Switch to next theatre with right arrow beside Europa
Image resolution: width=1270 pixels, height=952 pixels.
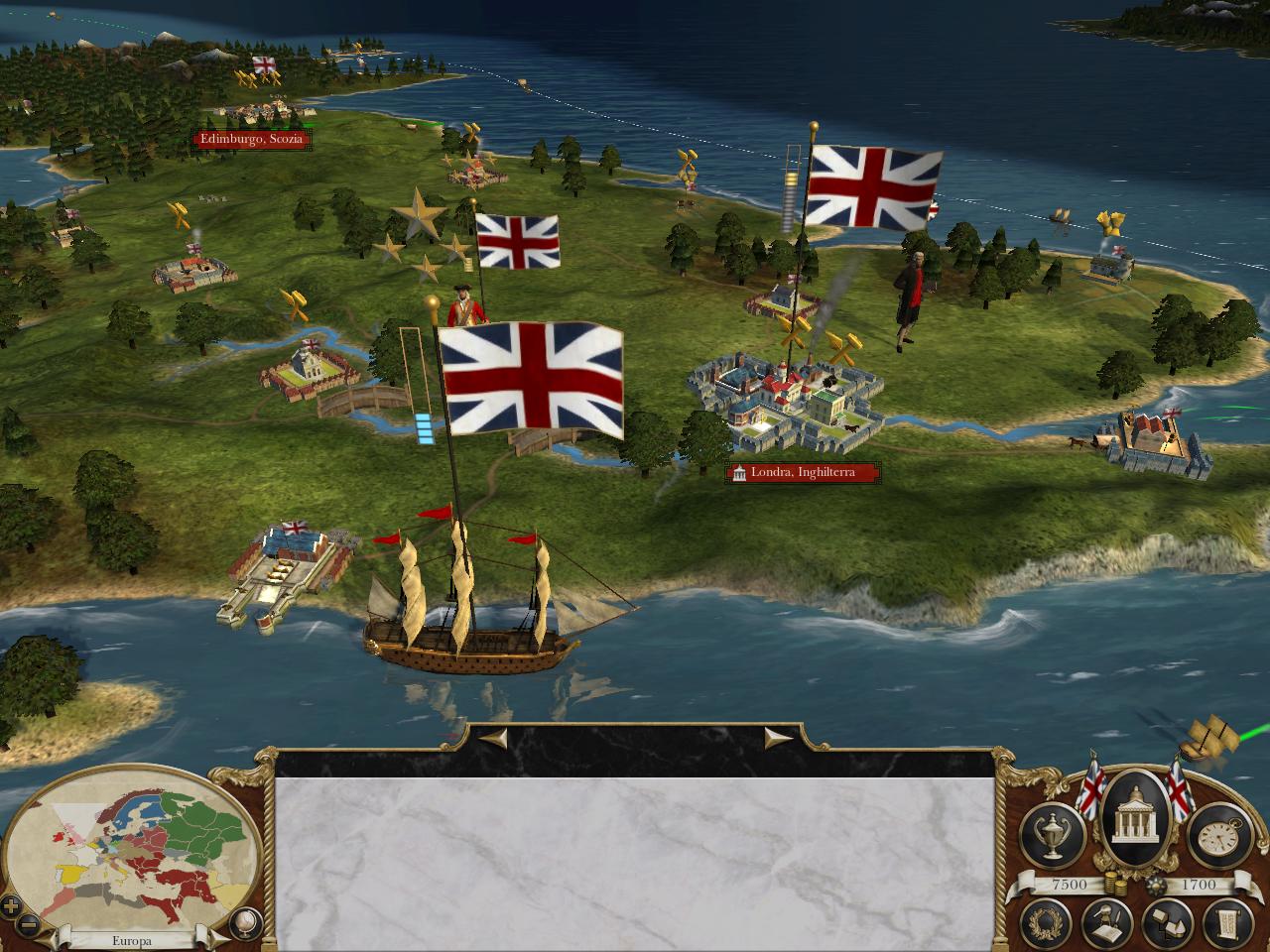click(204, 939)
